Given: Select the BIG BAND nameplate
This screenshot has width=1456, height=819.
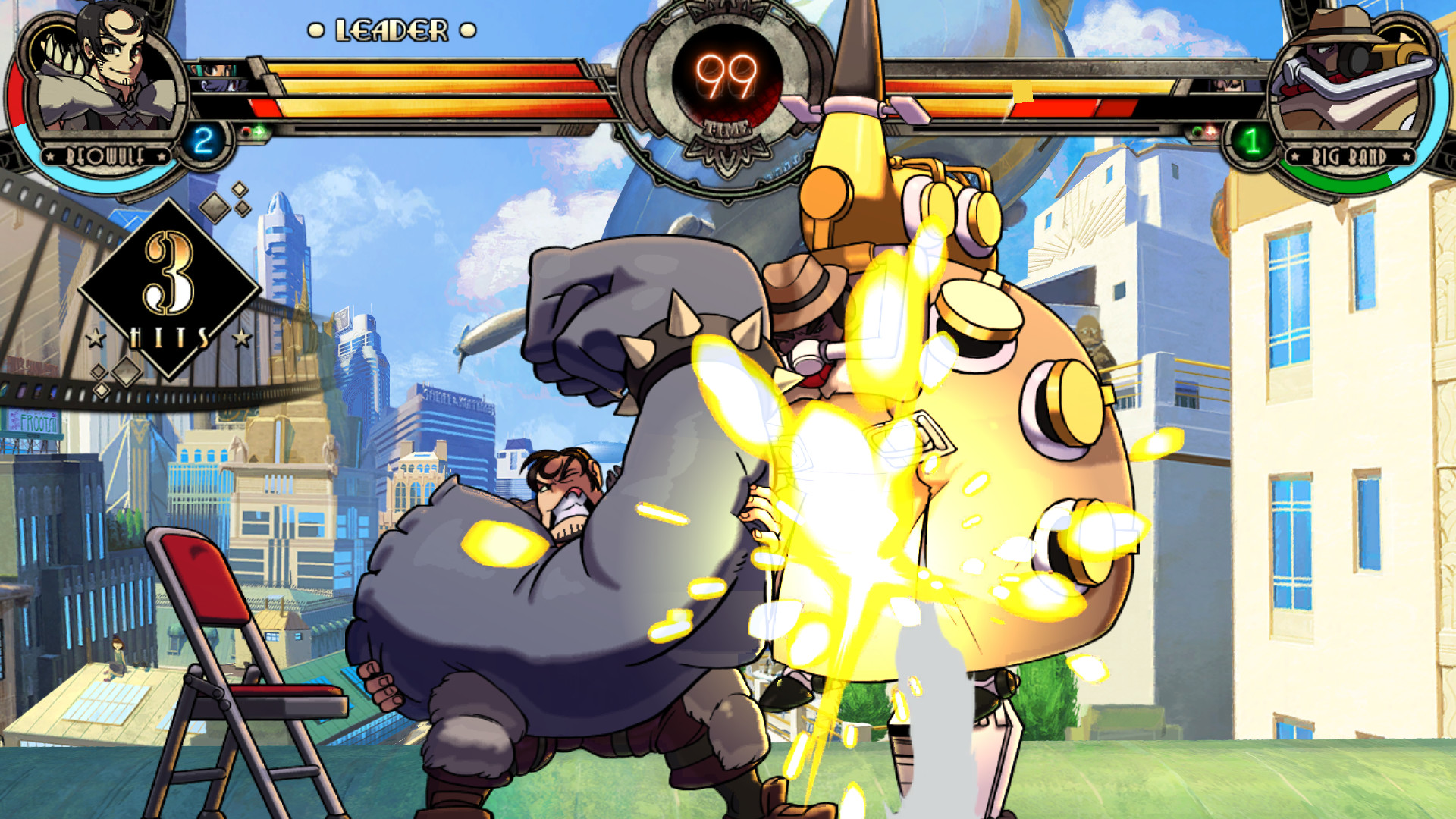Looking at the screenshot, I should (1351, 157).
